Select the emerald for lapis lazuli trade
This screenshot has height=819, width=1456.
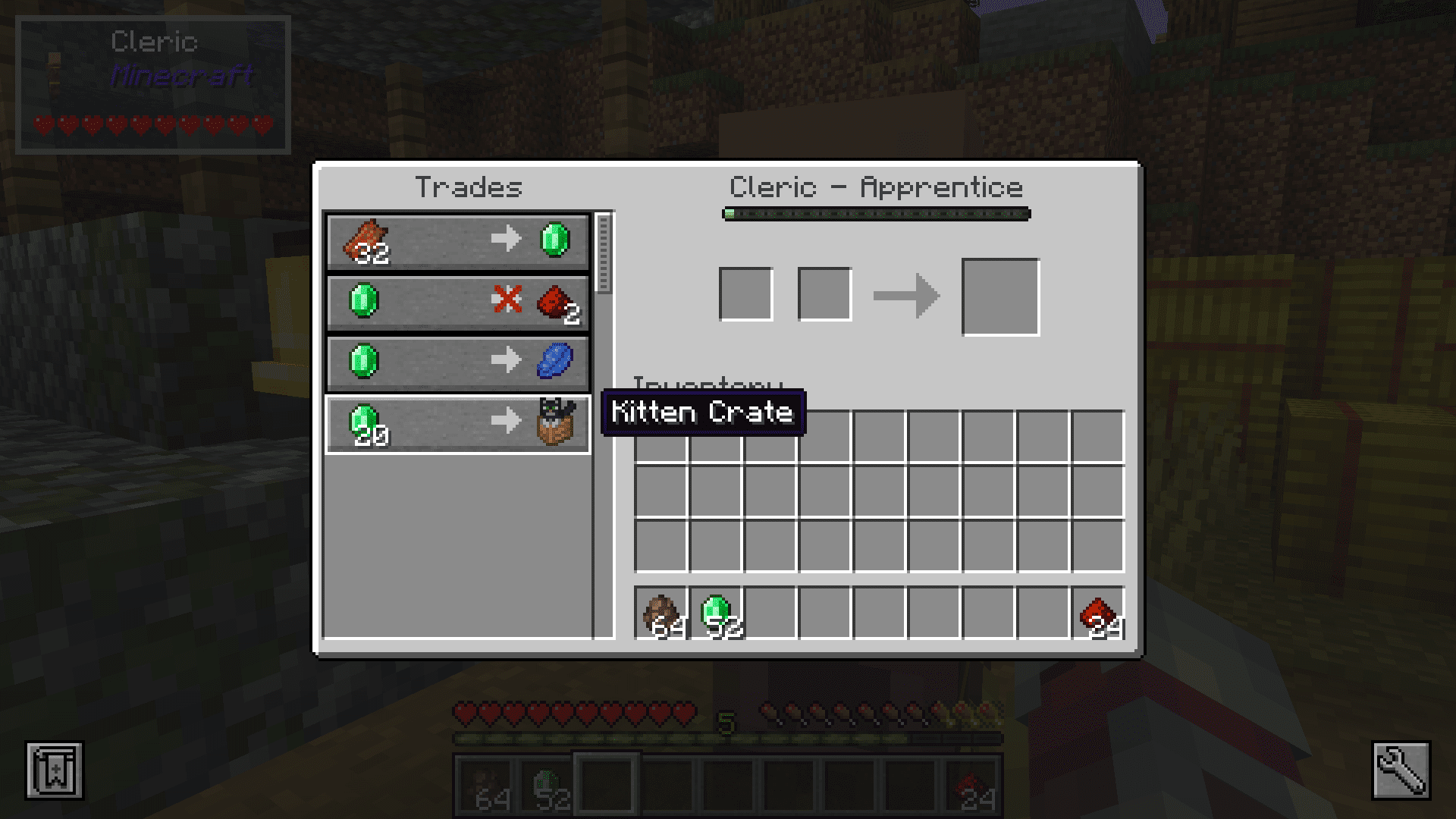click(458, 362)
